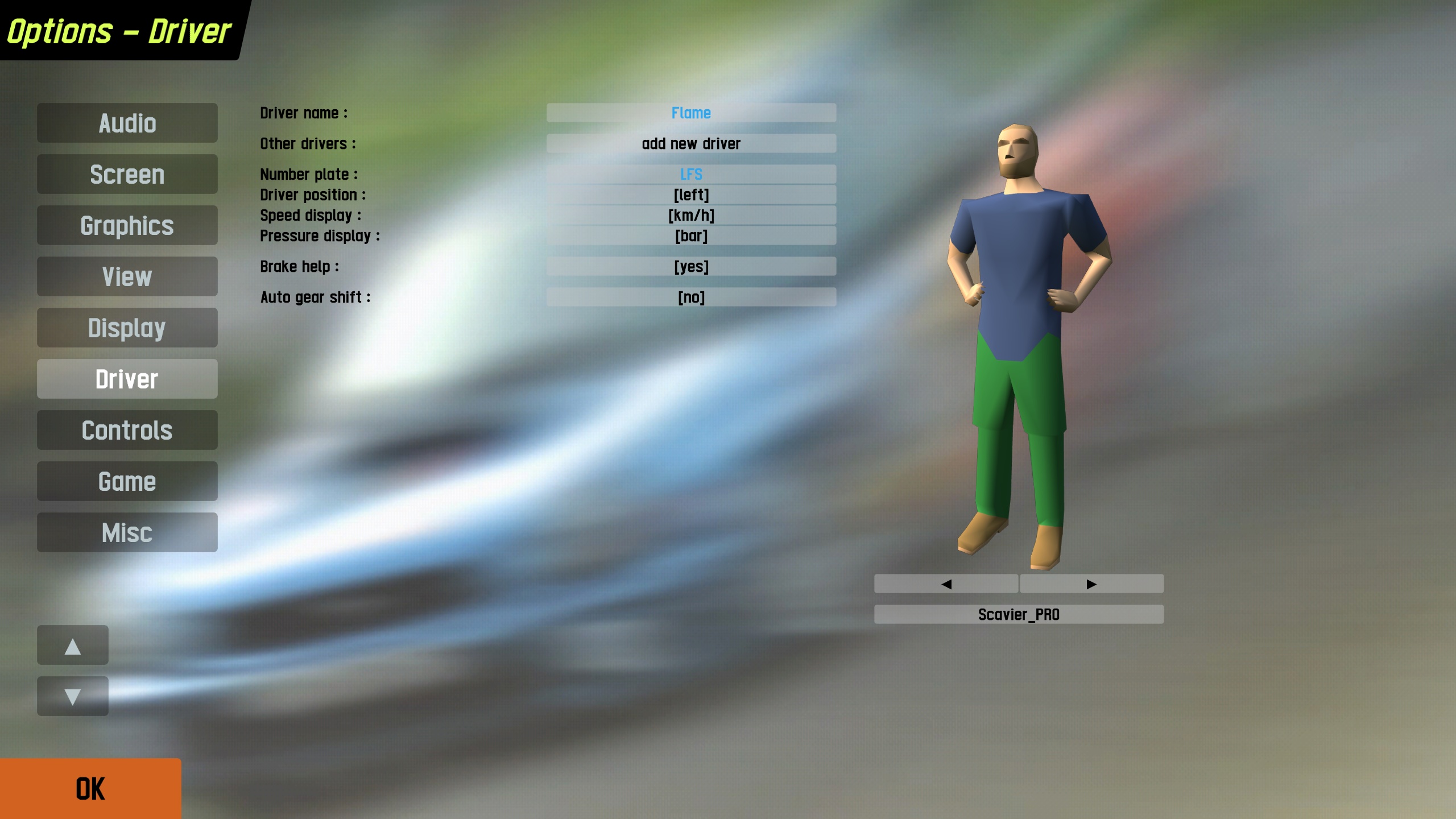Select the View options tab

coord(127,276)
